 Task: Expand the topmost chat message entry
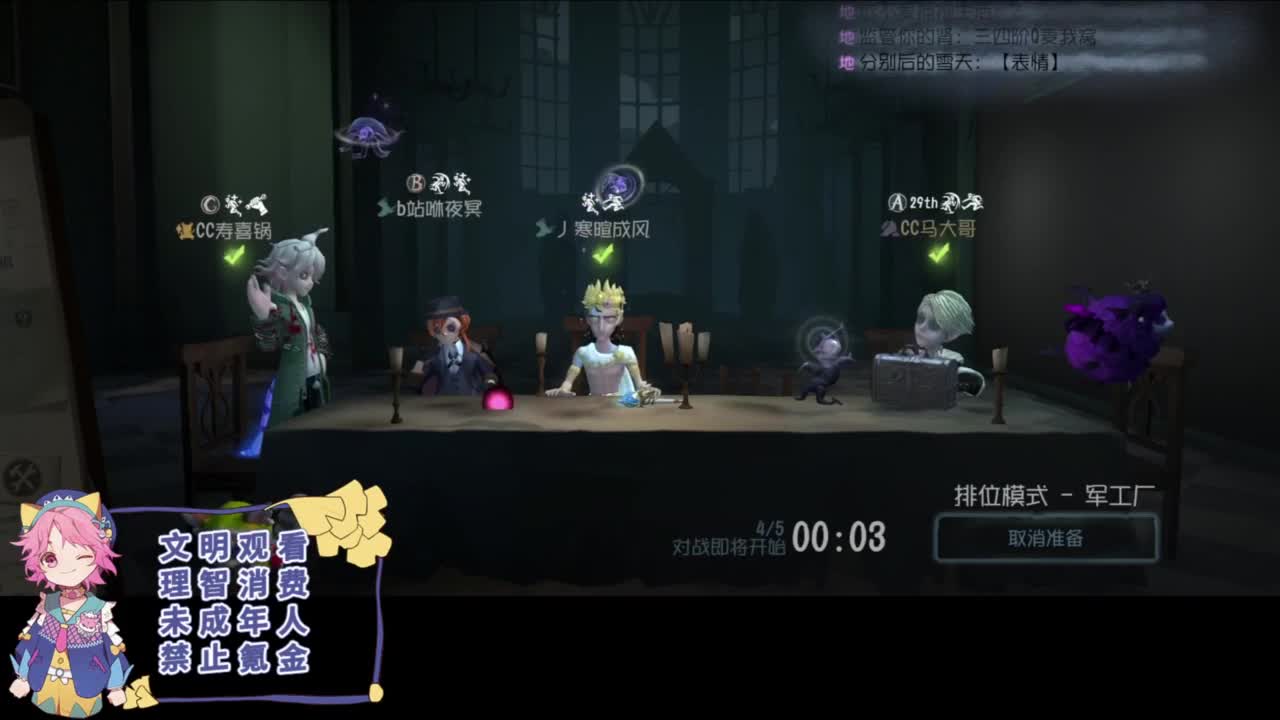coord(950,12)
